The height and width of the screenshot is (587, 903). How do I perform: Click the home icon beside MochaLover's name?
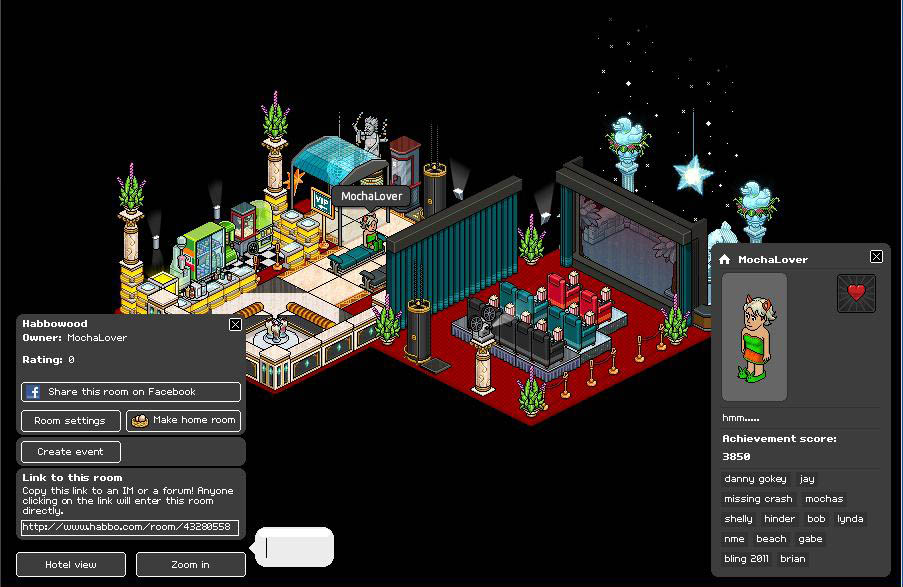[x=725, y=260]
